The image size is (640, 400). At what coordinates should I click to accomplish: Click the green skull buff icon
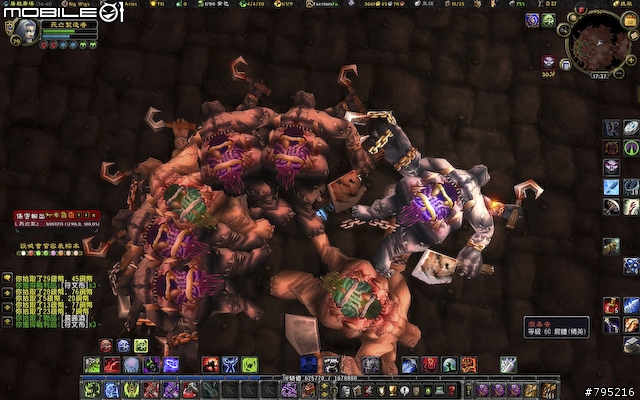(550, 20)
